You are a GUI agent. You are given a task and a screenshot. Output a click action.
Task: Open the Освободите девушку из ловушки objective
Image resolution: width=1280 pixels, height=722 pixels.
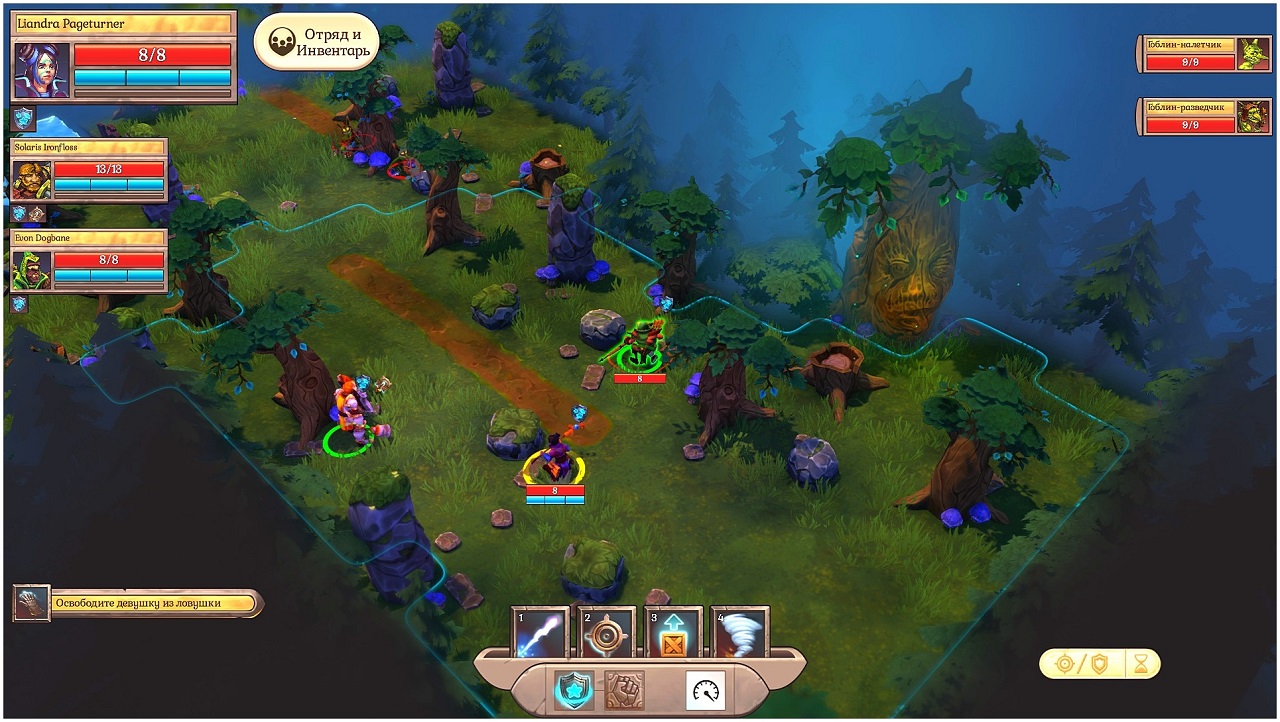click(139, 603)
